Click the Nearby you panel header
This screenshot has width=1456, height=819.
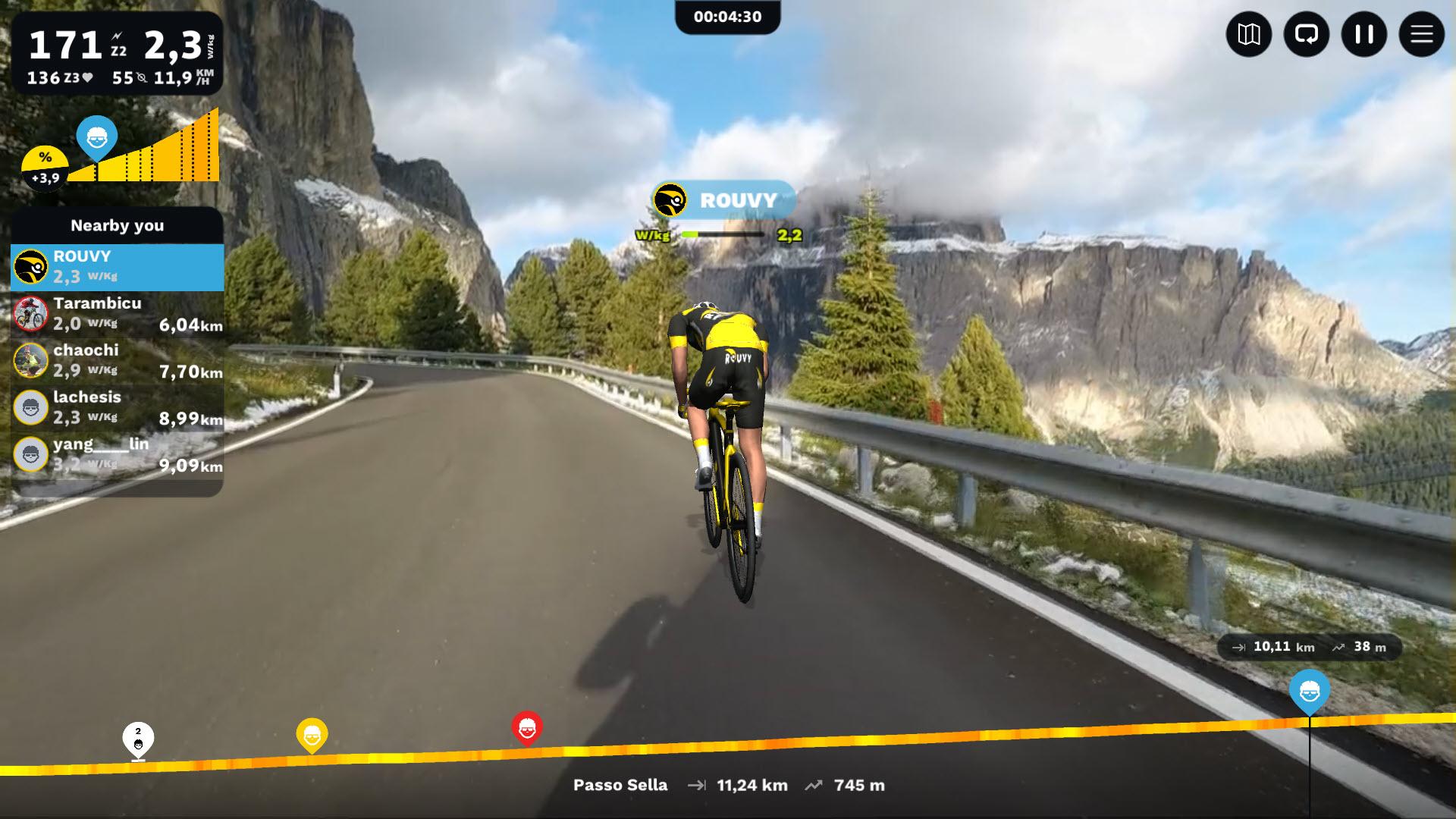coord(117,225)
